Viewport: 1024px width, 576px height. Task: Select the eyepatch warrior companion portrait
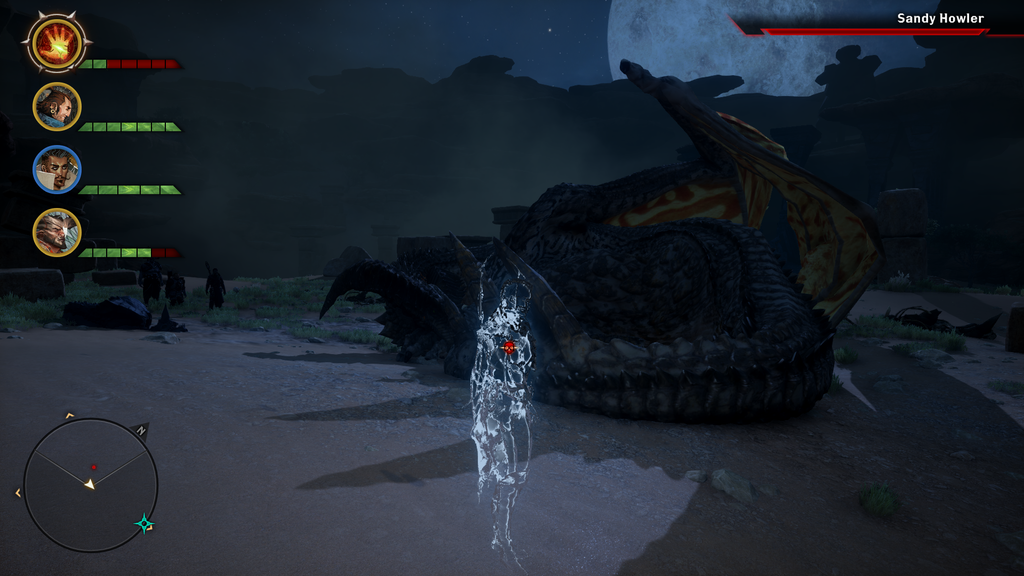tap(57, 232)
